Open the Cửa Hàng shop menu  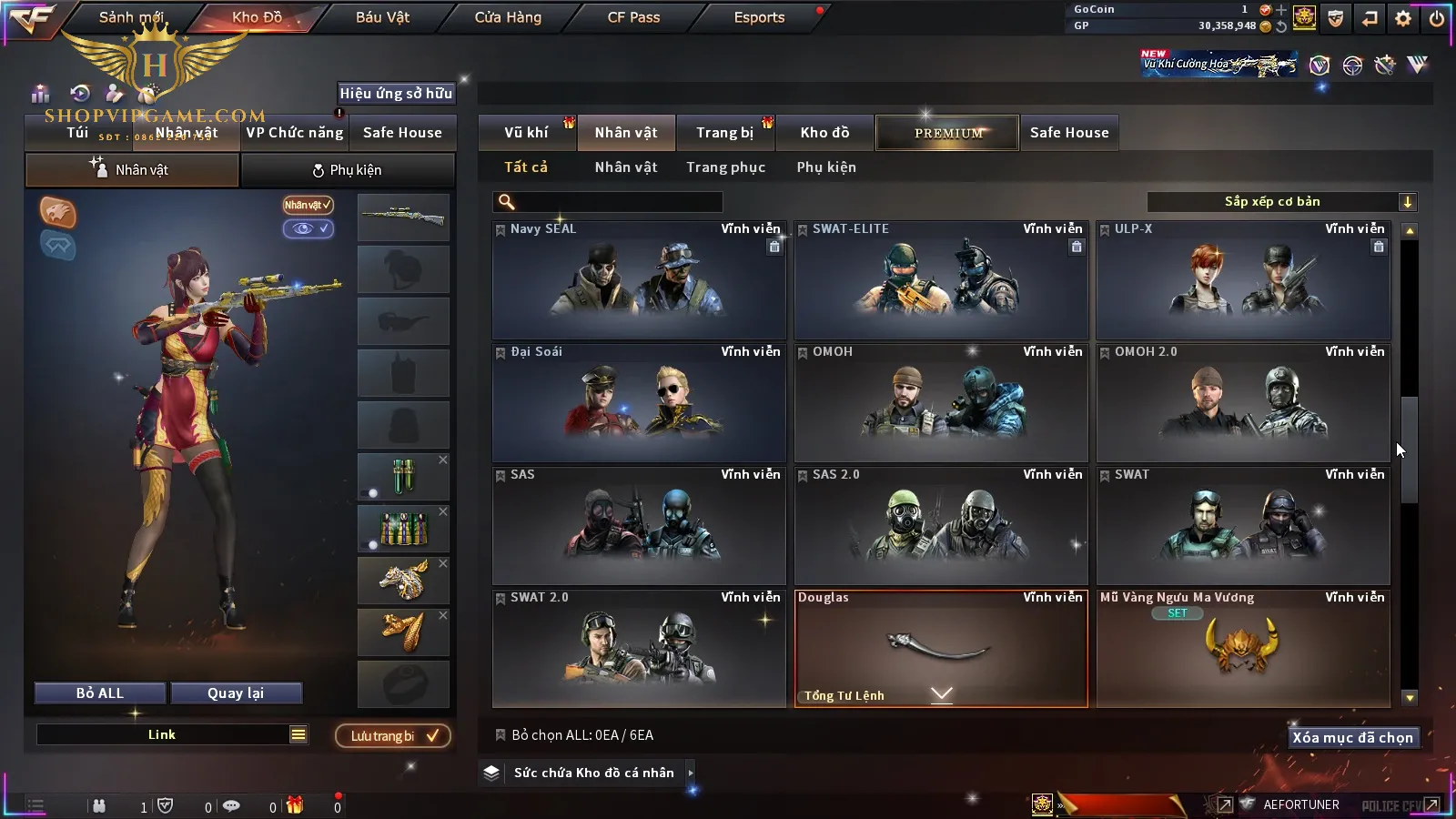(x=508, y=17)
